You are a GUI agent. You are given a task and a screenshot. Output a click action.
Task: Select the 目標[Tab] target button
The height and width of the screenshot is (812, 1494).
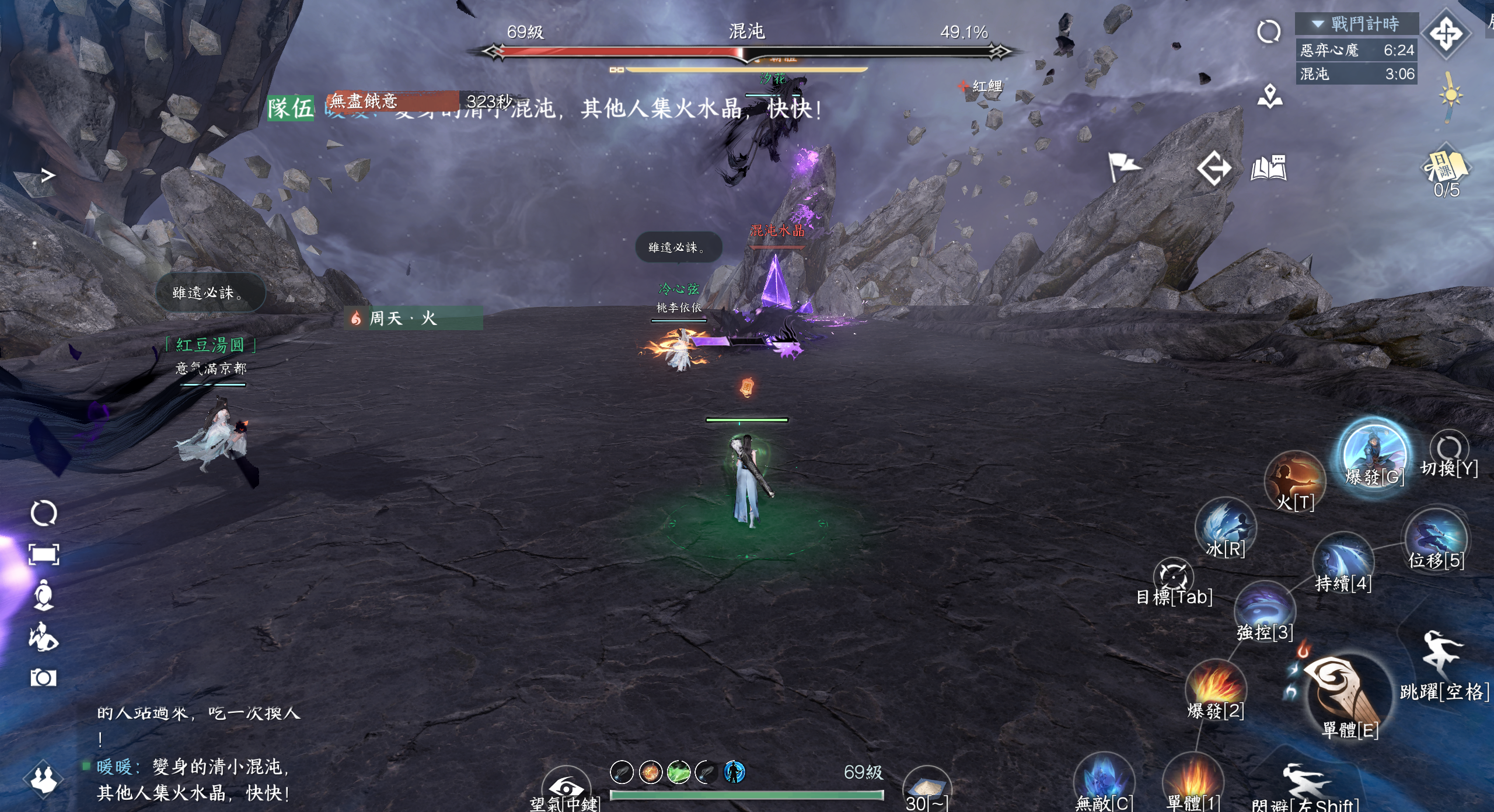point(1174,579)
